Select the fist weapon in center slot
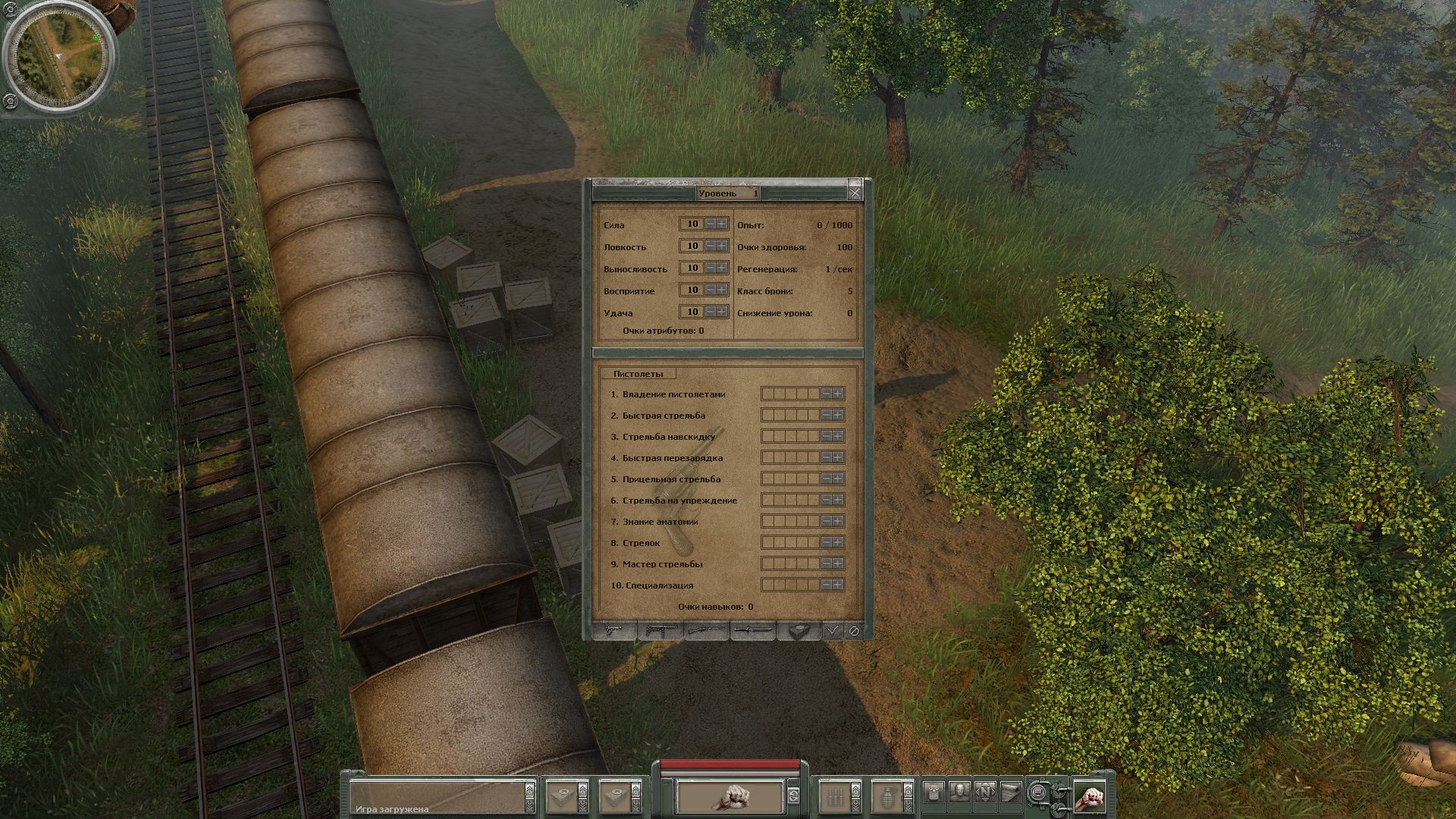The image size is (1456, 819). pos(730,796)
